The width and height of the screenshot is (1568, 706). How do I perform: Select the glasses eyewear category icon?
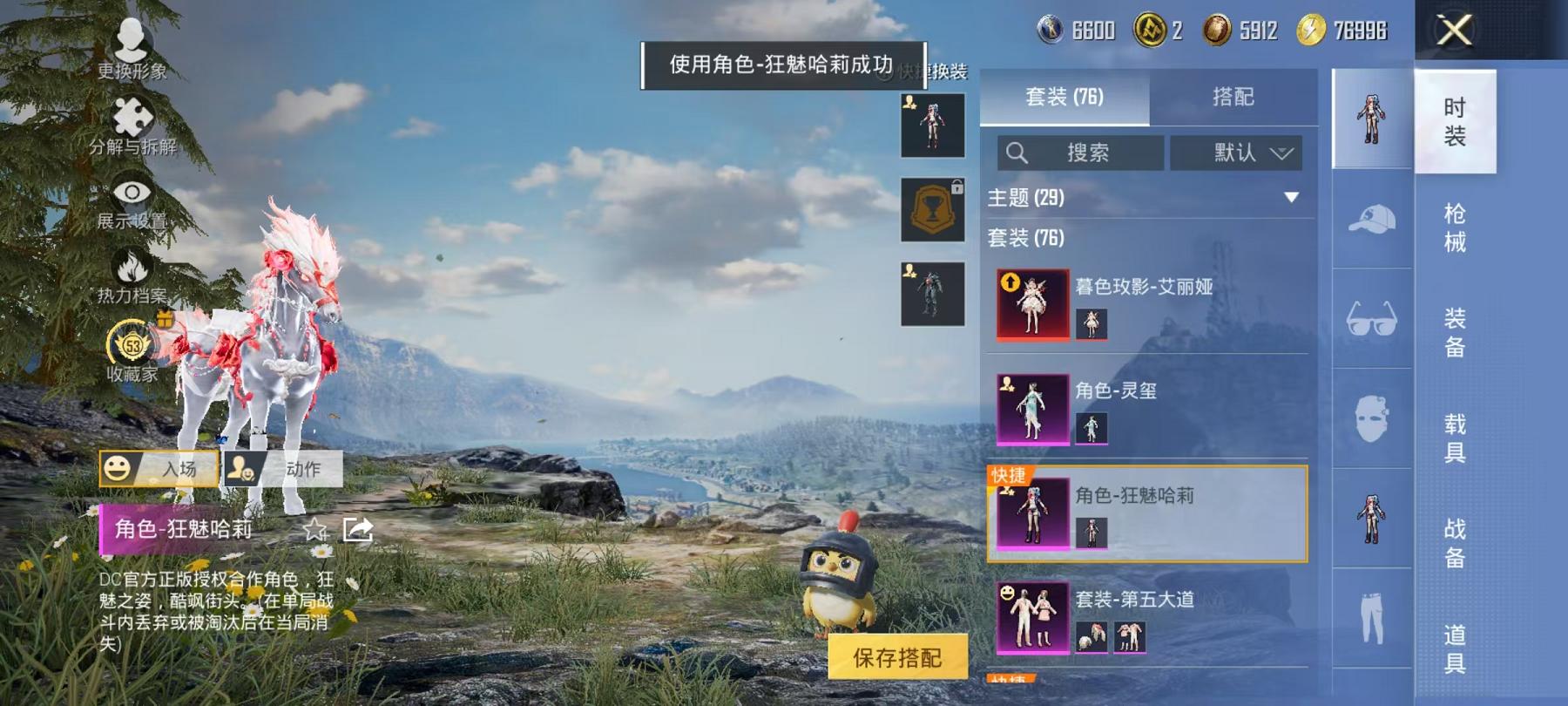click(x=1369, y=321)
